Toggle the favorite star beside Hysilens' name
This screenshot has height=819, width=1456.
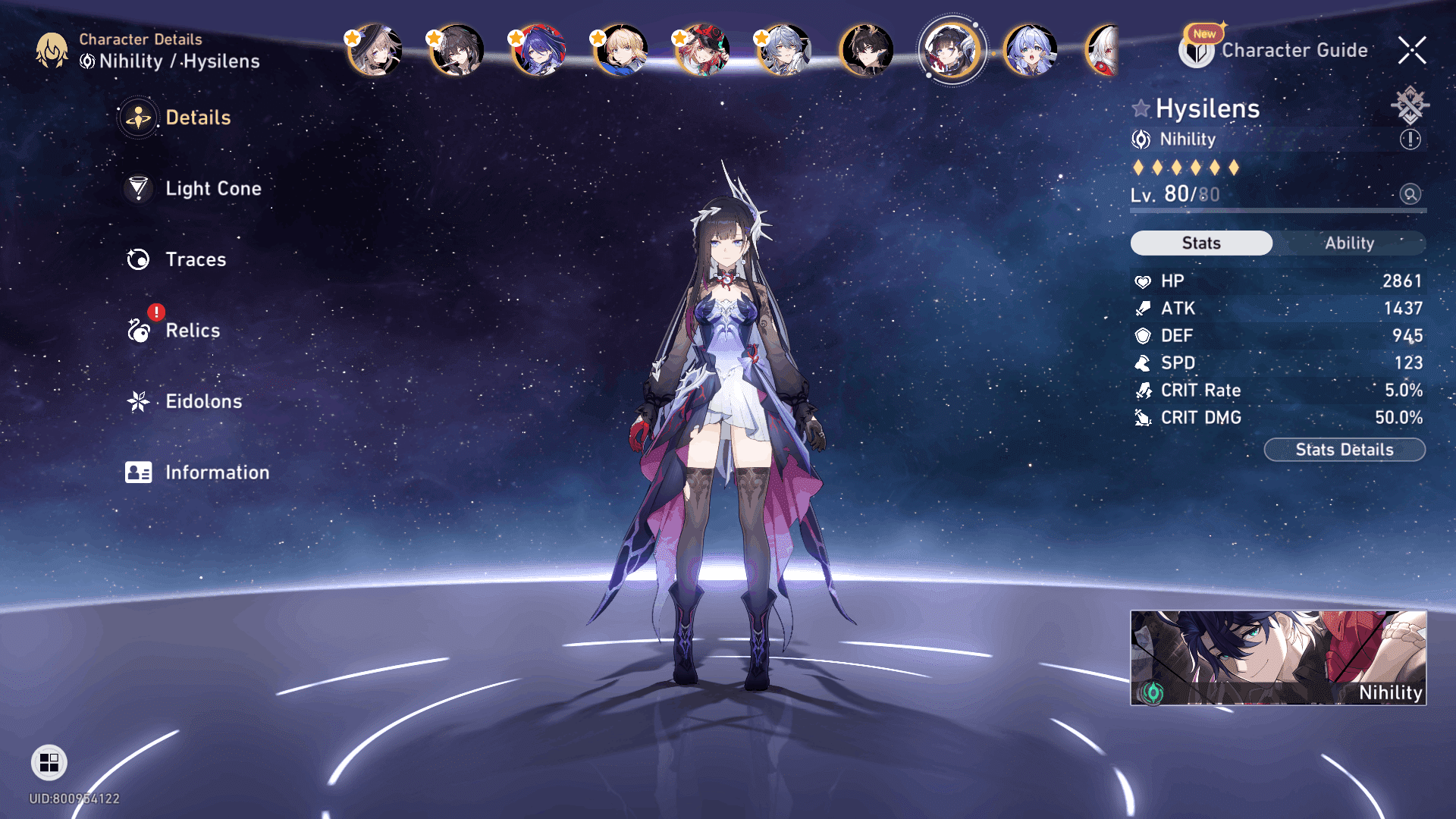pyautogui.click(x=1141, y=108)
